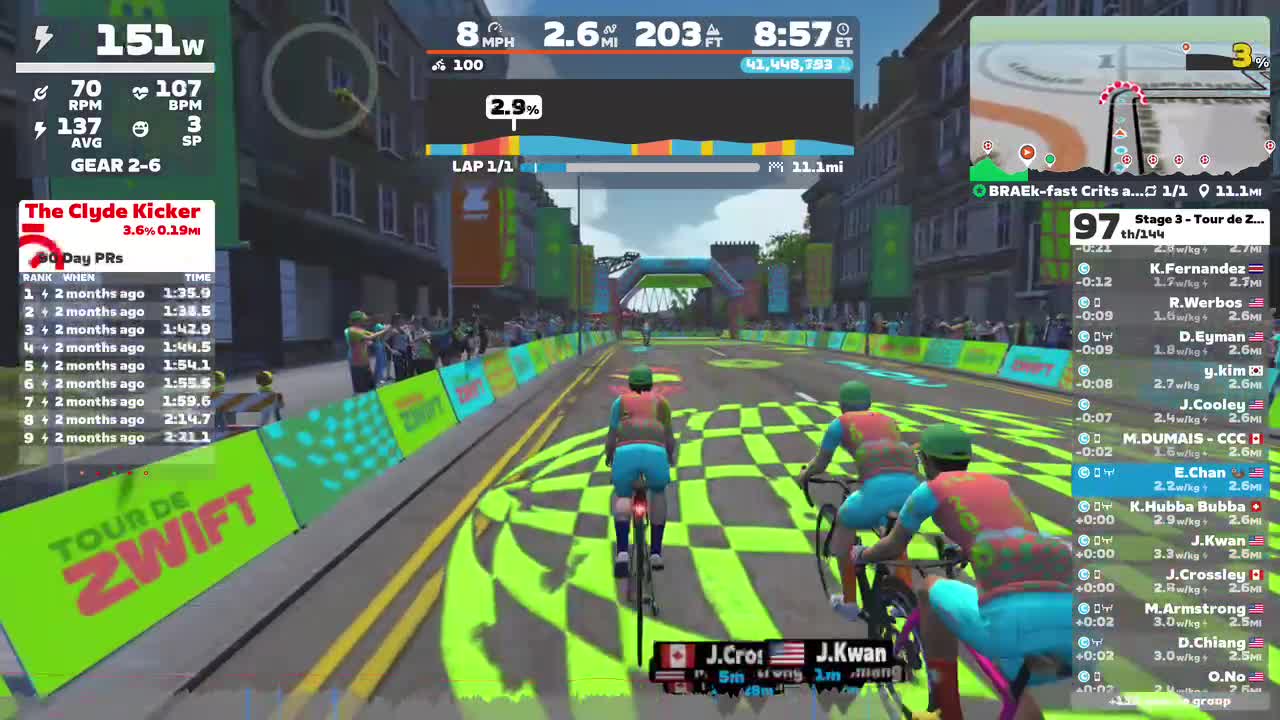
Task: Click the heart rate icon beside 107 BPM
Action: coord(141,93)
